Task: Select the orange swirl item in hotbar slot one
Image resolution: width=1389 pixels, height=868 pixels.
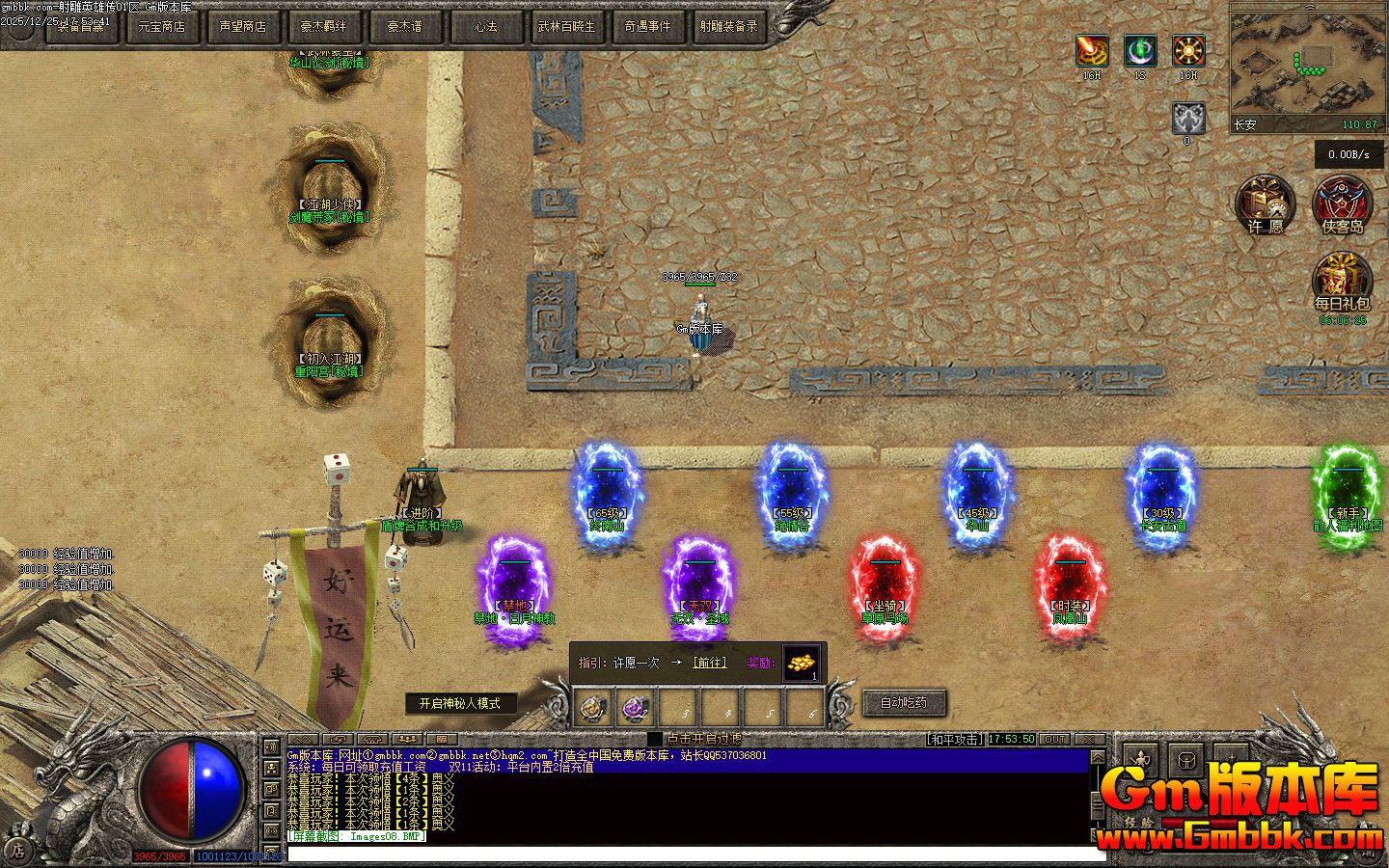Action: coord(592,709)
